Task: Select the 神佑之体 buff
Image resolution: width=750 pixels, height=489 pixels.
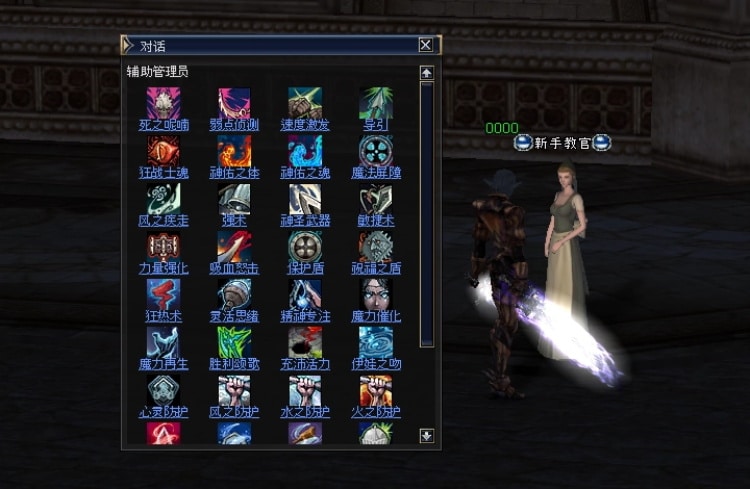Action: (234, 173)
